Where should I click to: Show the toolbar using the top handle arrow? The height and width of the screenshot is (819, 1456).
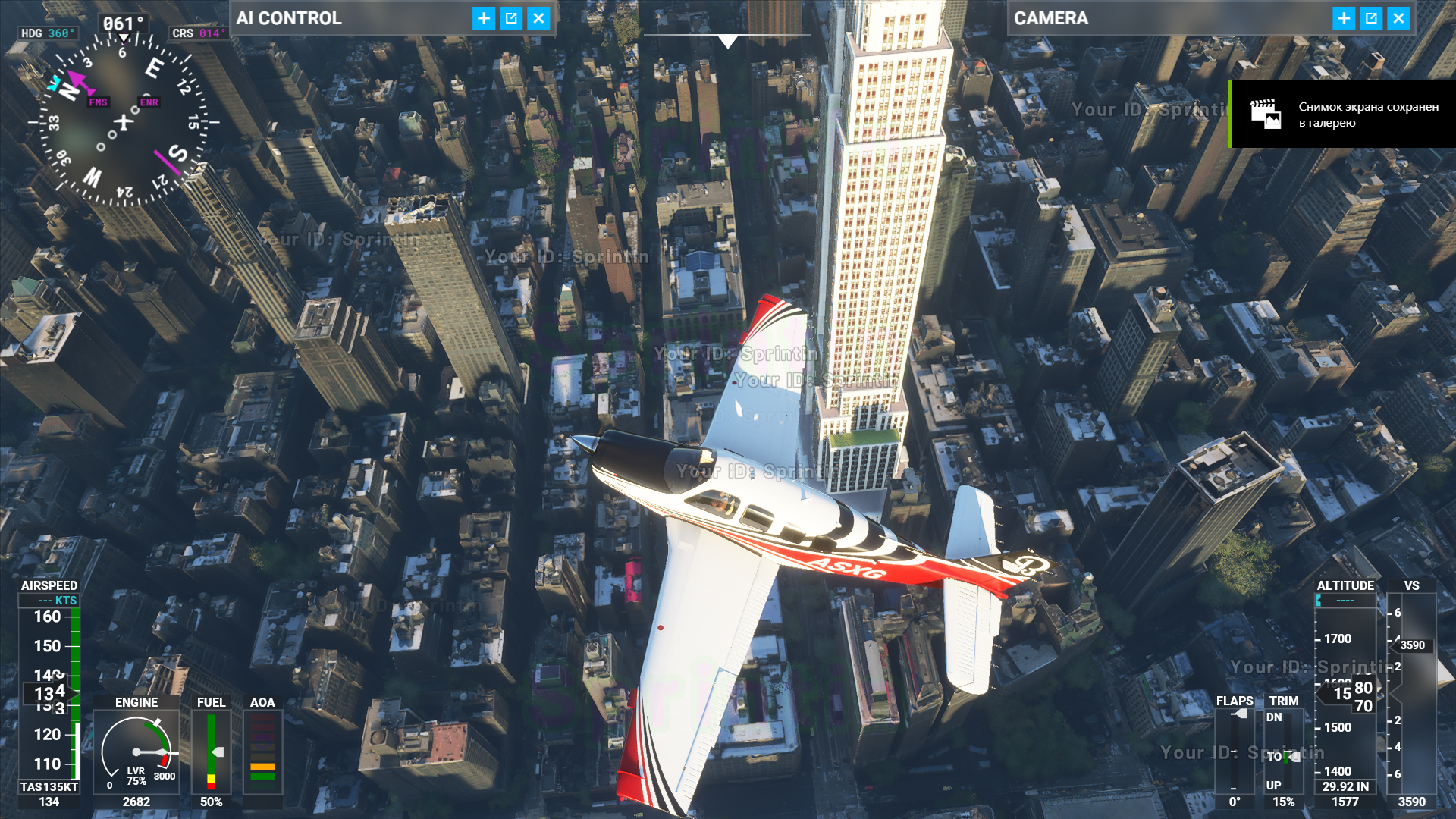pyautogui.click(x=727, y=42)
